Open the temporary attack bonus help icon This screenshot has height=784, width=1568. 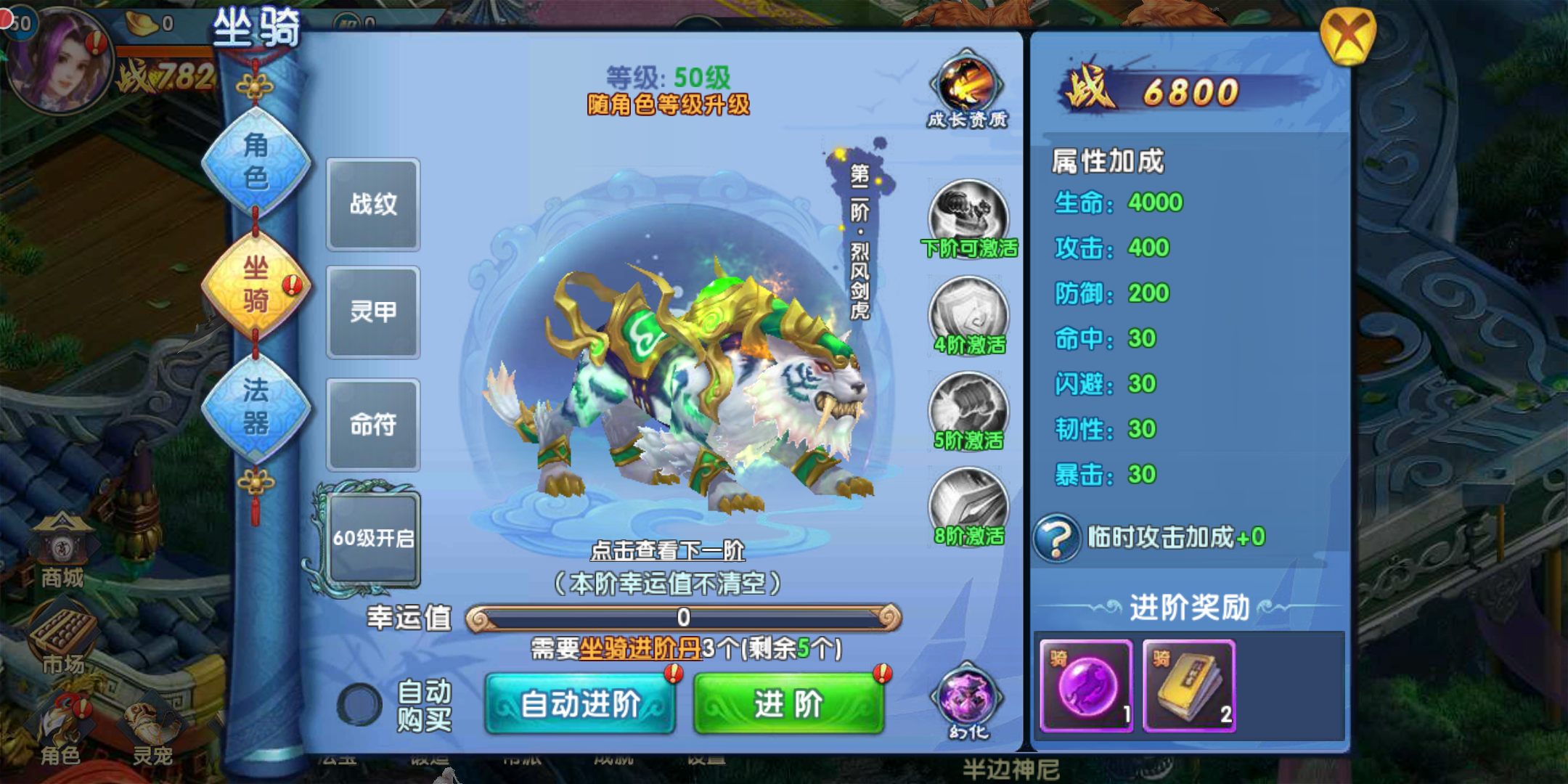click(1057, 538)
